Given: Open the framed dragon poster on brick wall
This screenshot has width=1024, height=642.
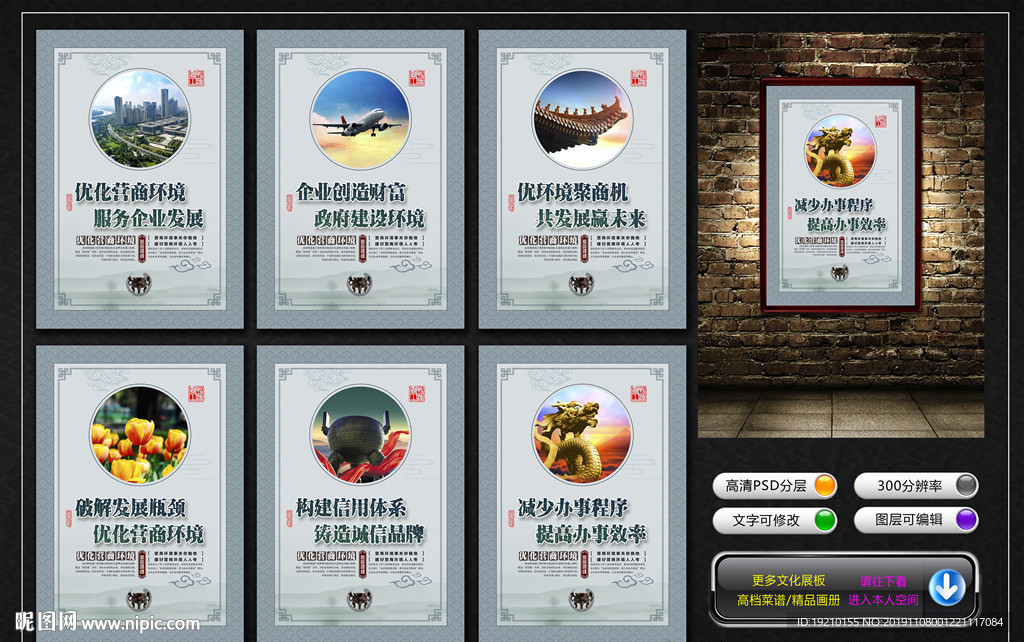Looking at the screenshot, I should click(840, 195).
